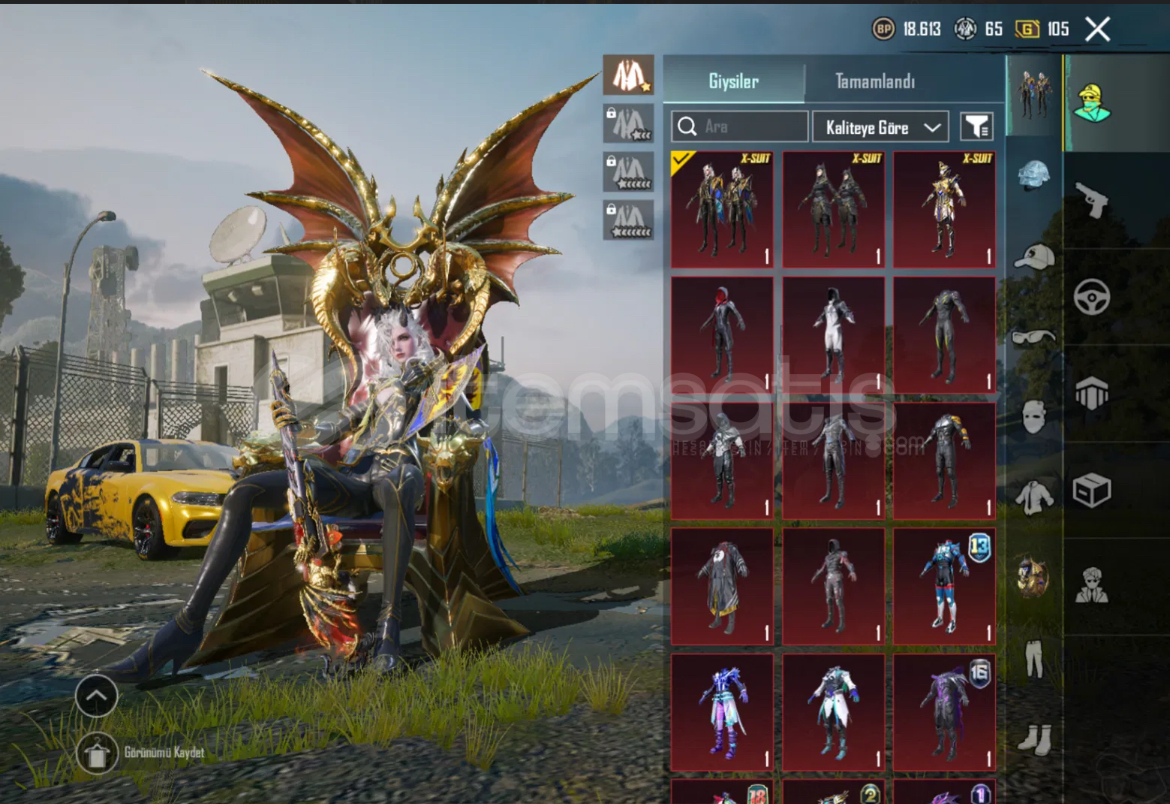Select the purple outfit with level 16 badge

click(x=944, y=712)
